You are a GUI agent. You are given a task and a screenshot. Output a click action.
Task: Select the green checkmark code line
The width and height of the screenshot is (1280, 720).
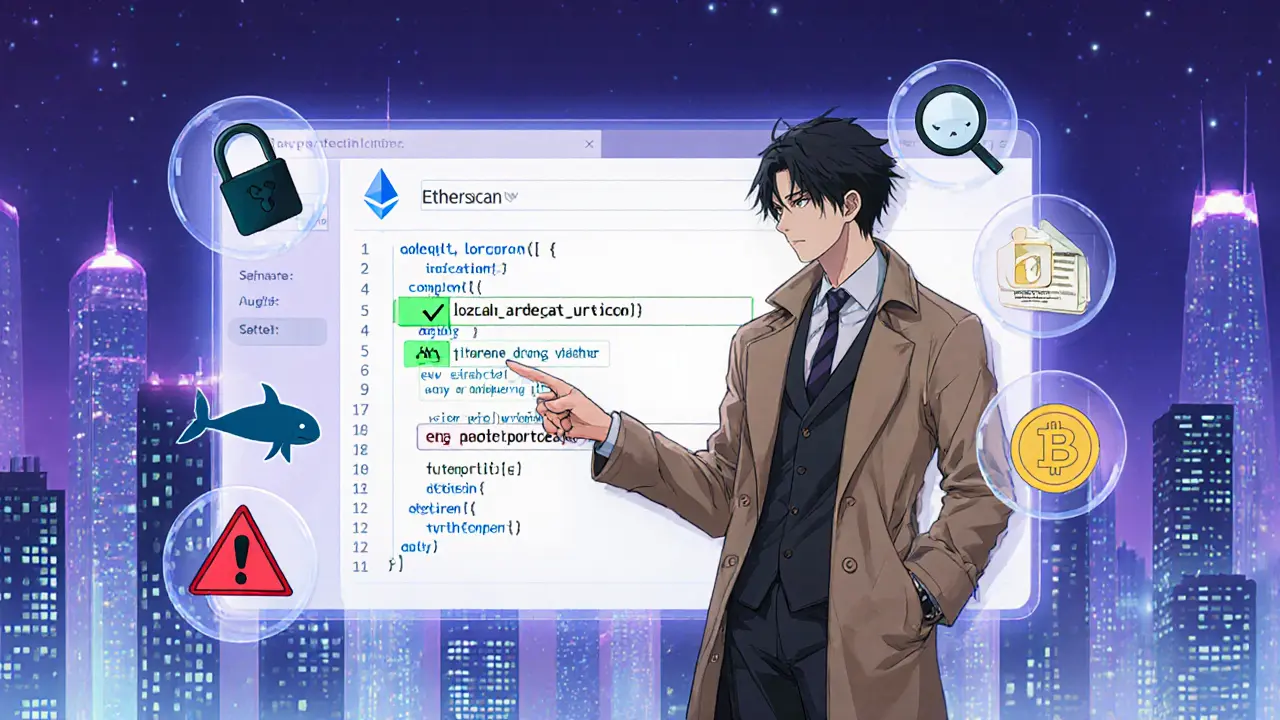coord(572,311)
